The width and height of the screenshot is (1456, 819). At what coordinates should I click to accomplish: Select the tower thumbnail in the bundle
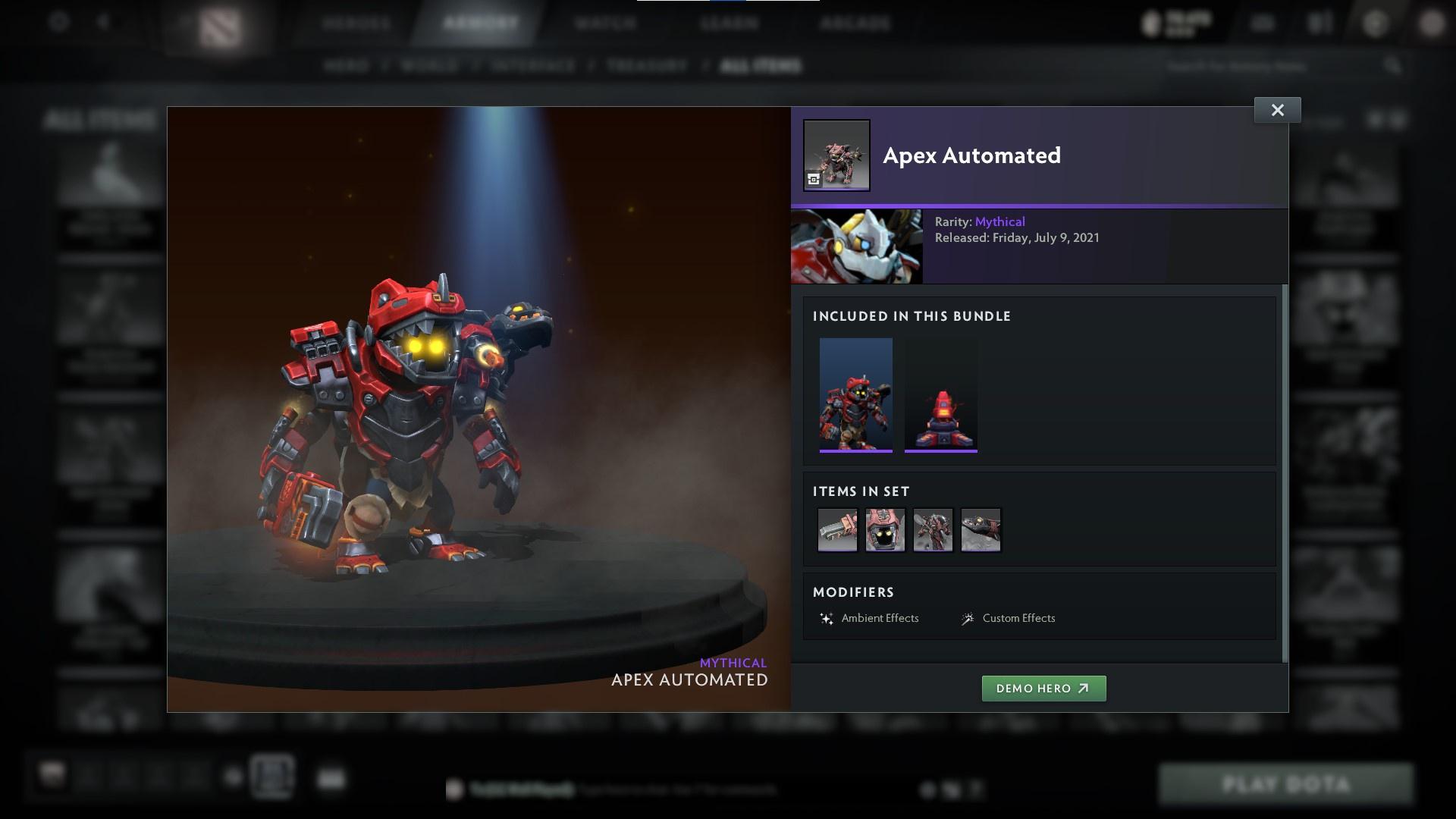tap(941, 394)
